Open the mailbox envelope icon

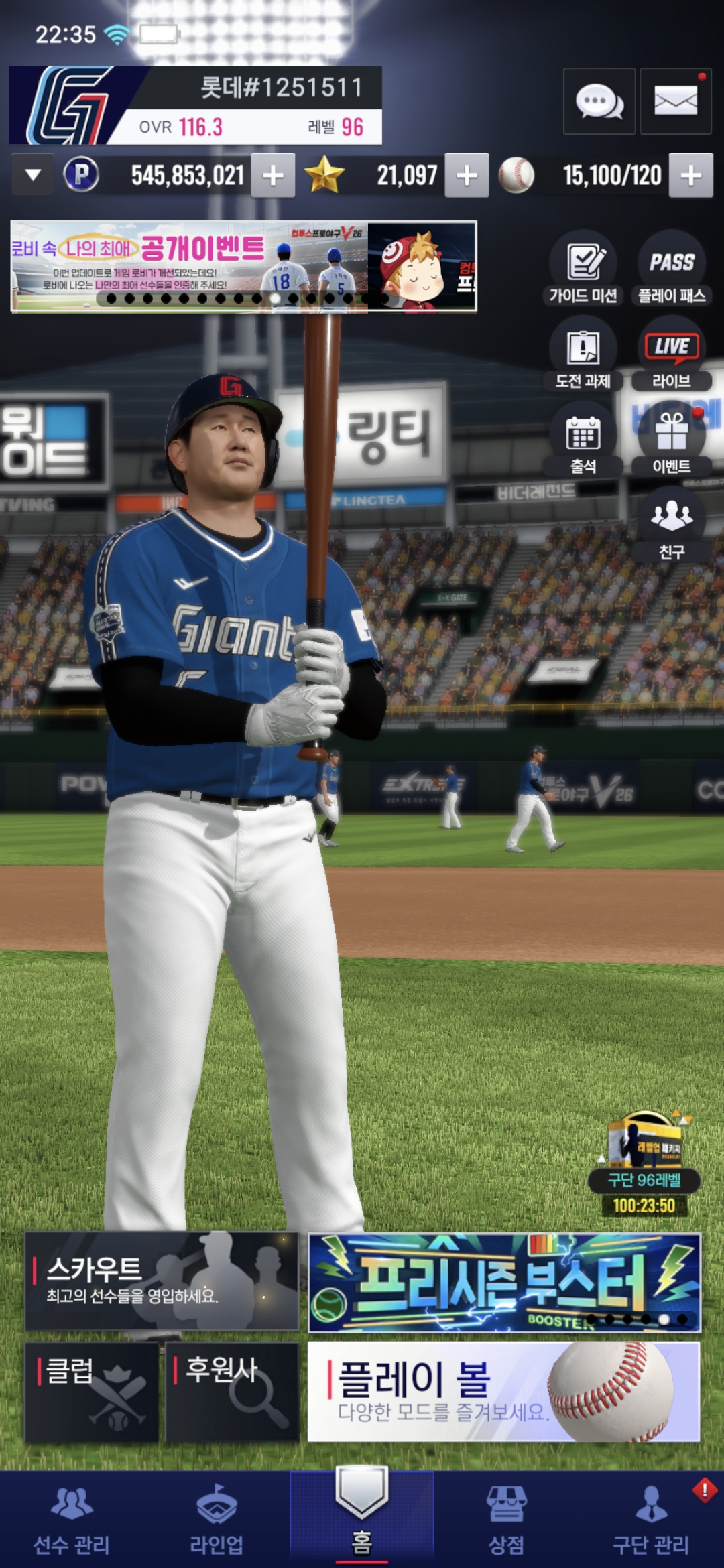[x=675, y=102]
